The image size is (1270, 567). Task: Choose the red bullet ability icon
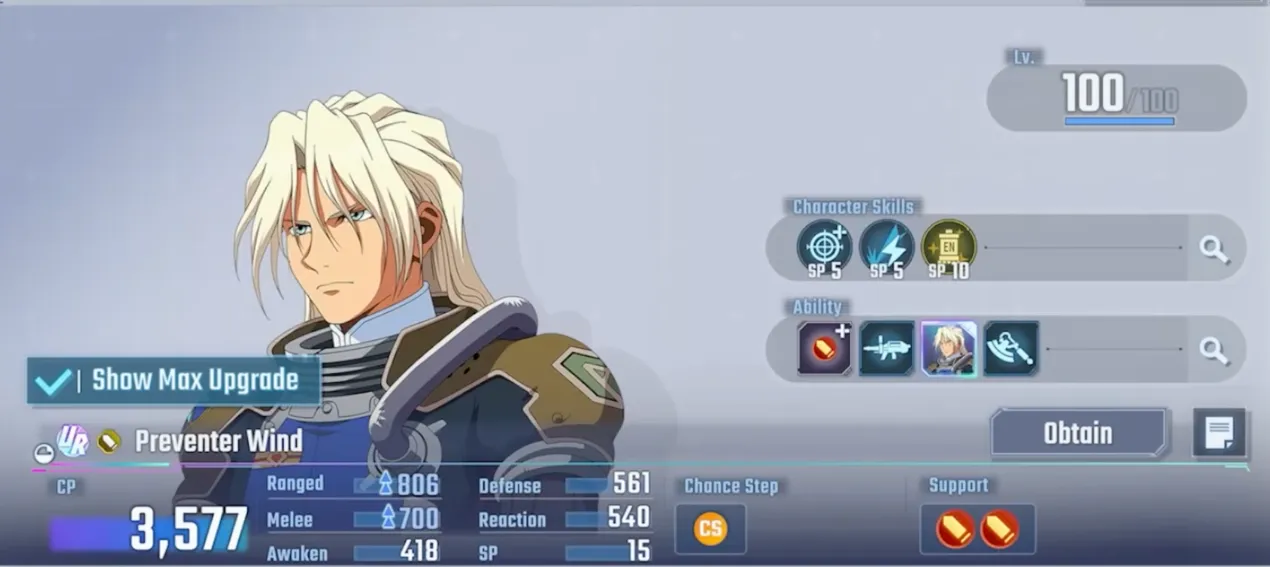pos(824,348)
